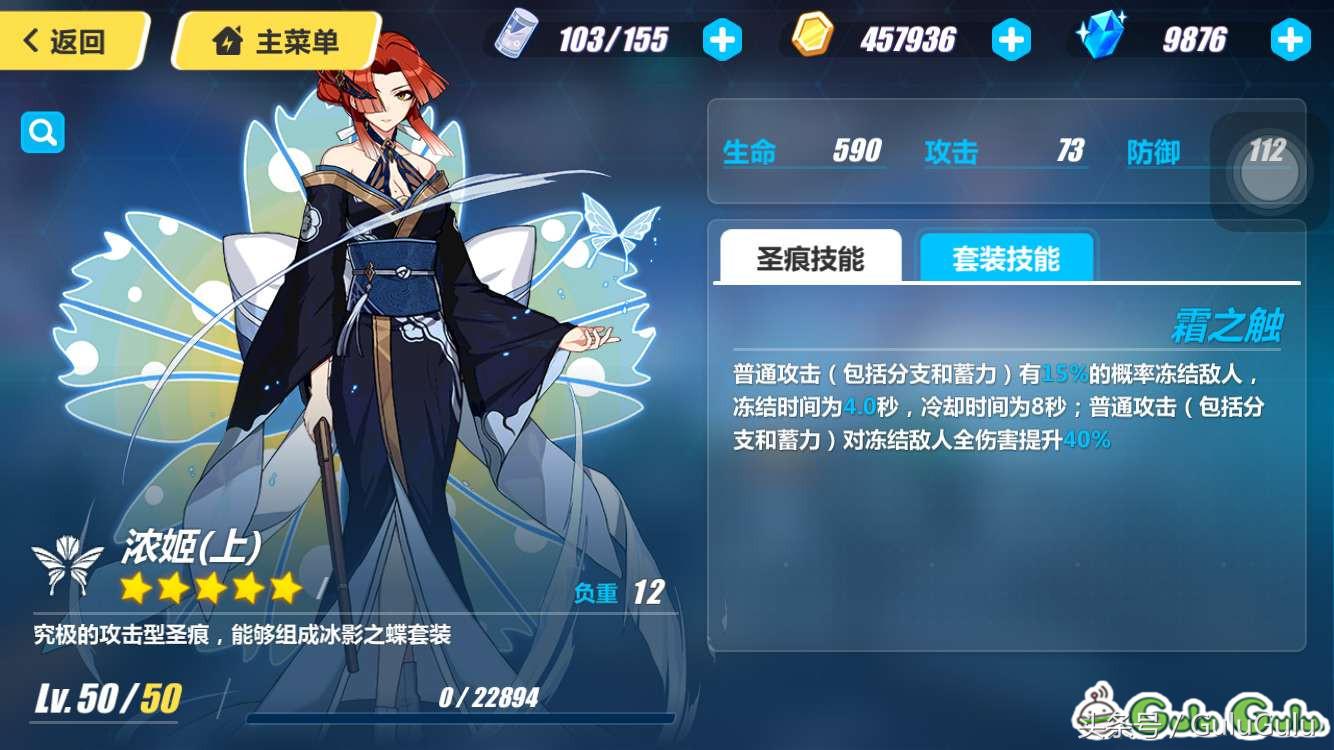Tap the plus icon beside the gold count
Image resolution: width=1334 pixels, height=750 pixels.
1012,37
